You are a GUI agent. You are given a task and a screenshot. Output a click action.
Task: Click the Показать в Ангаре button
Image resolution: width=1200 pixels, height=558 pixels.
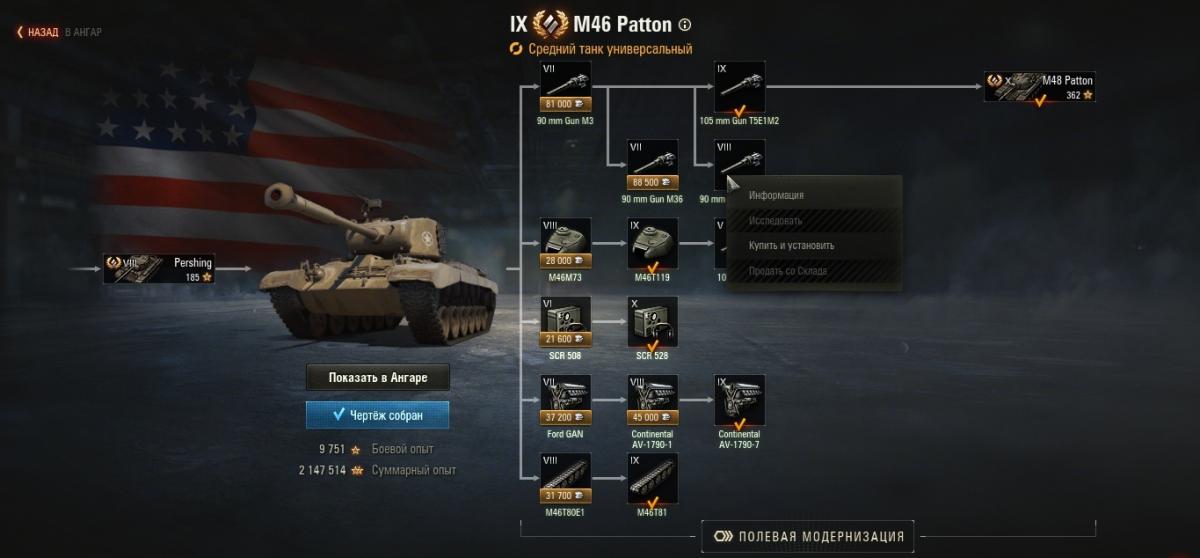[378, 377]
